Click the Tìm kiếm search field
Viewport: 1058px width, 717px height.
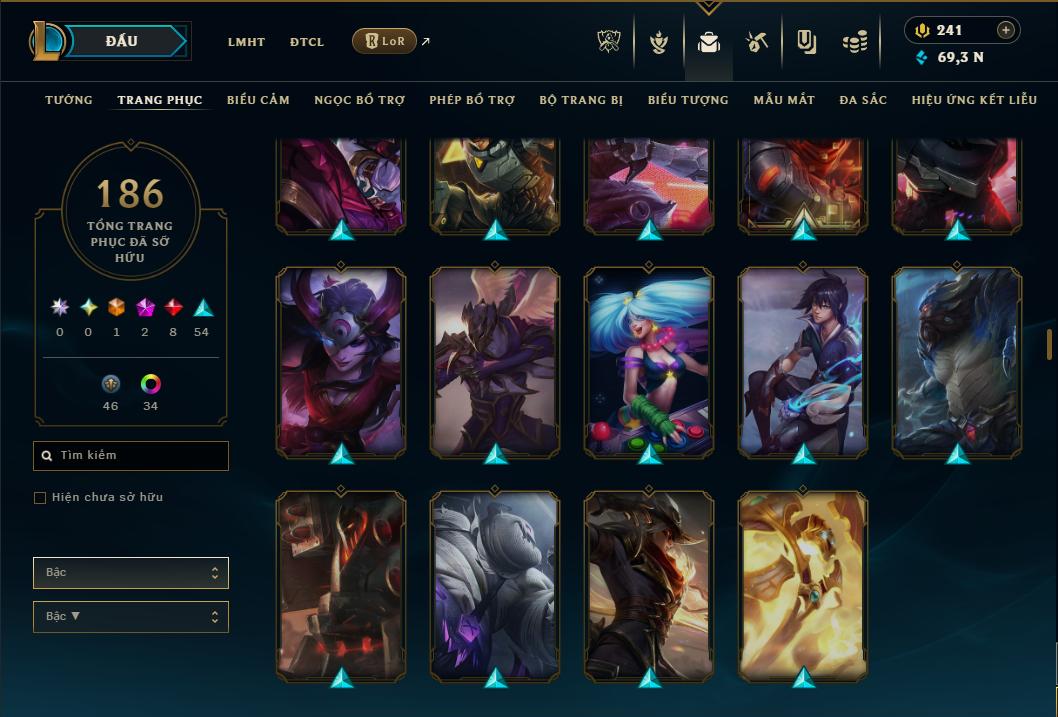(131, 456)
